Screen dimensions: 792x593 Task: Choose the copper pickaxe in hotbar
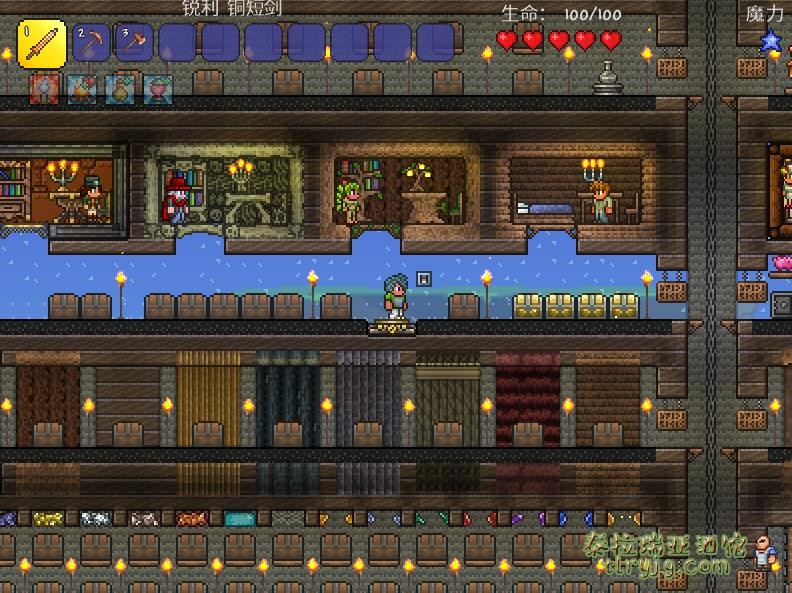pyautogui.click(x=92, y=43)
